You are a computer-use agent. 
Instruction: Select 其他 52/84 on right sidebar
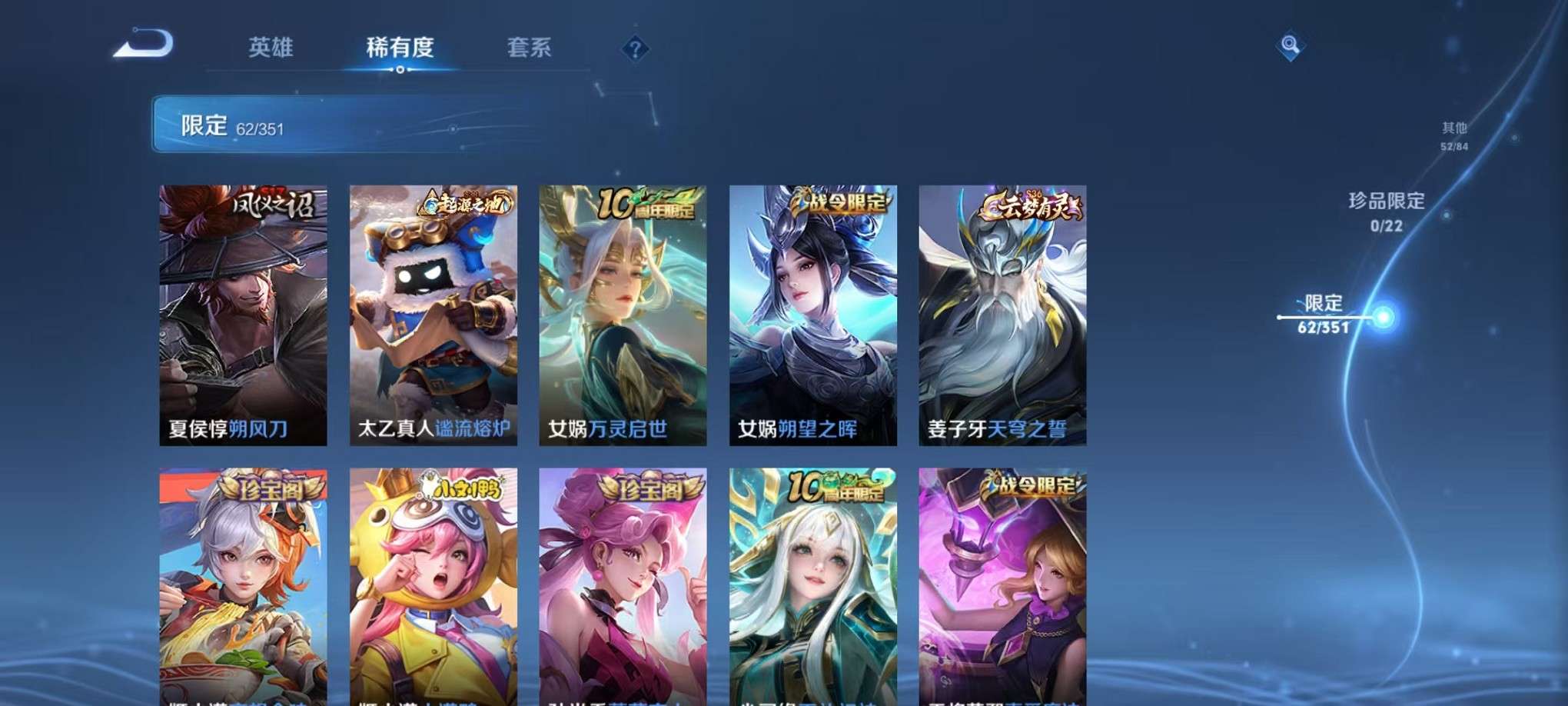click(x=1453, y=137)
